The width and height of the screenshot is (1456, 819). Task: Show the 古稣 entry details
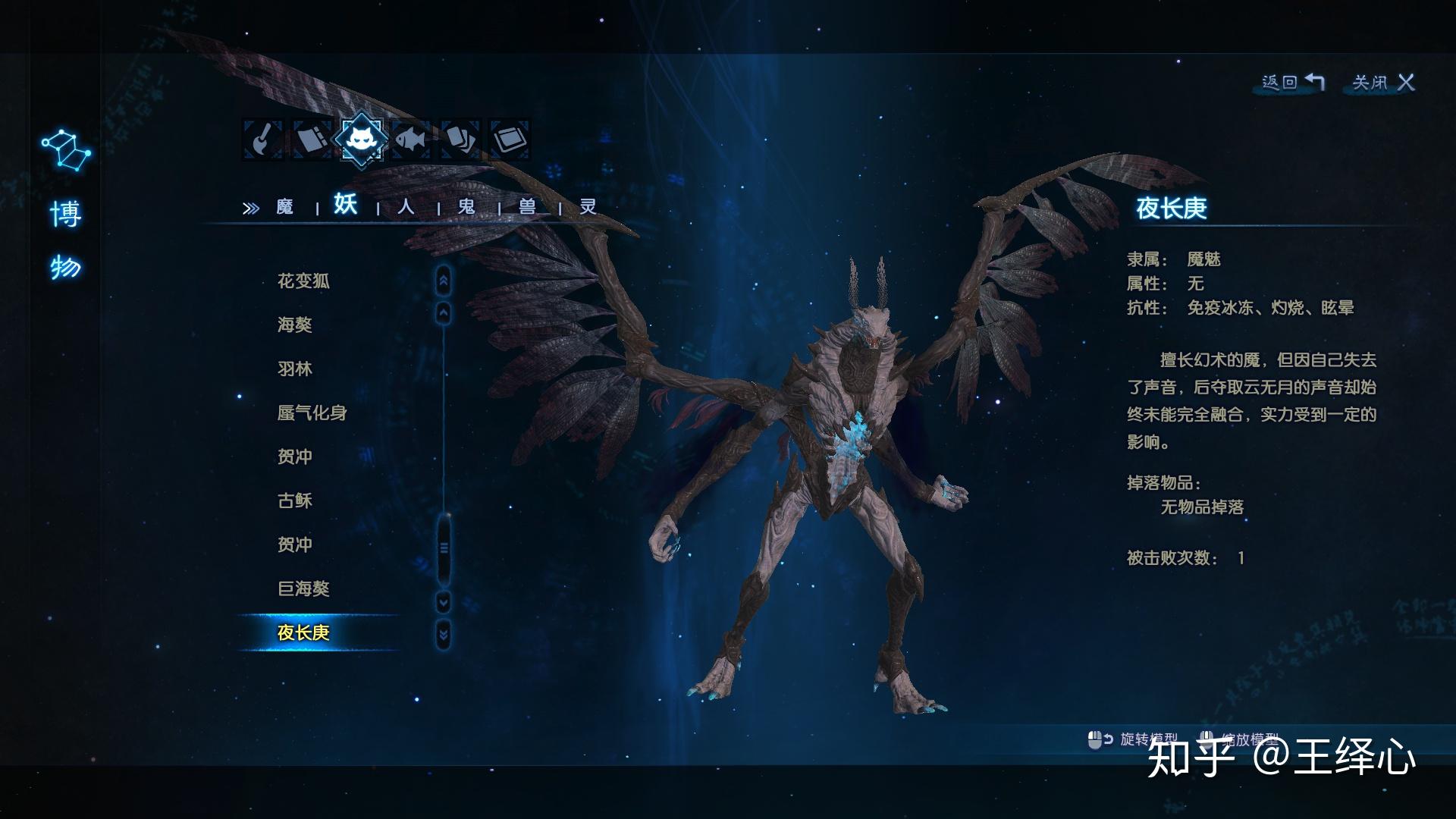coord(295,501)
